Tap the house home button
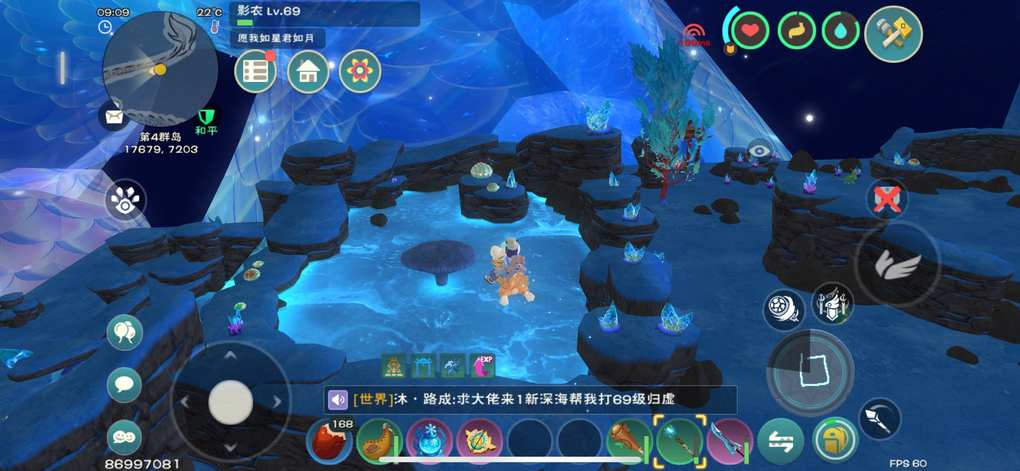This screenshot has height=471, width=1020. (x=308, y=71)
